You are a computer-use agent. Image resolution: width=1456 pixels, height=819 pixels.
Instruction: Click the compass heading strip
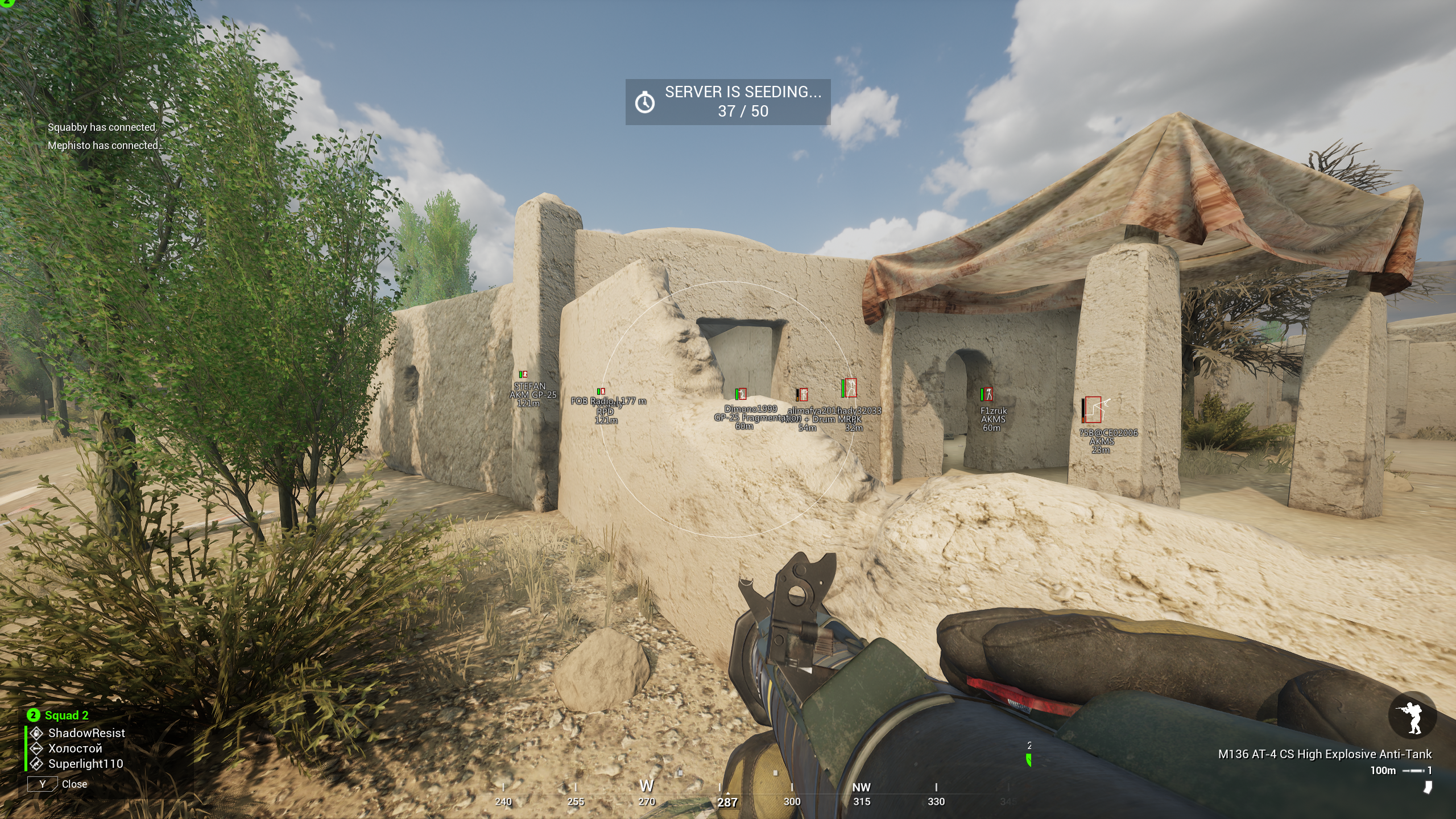(x=727, y=795)
